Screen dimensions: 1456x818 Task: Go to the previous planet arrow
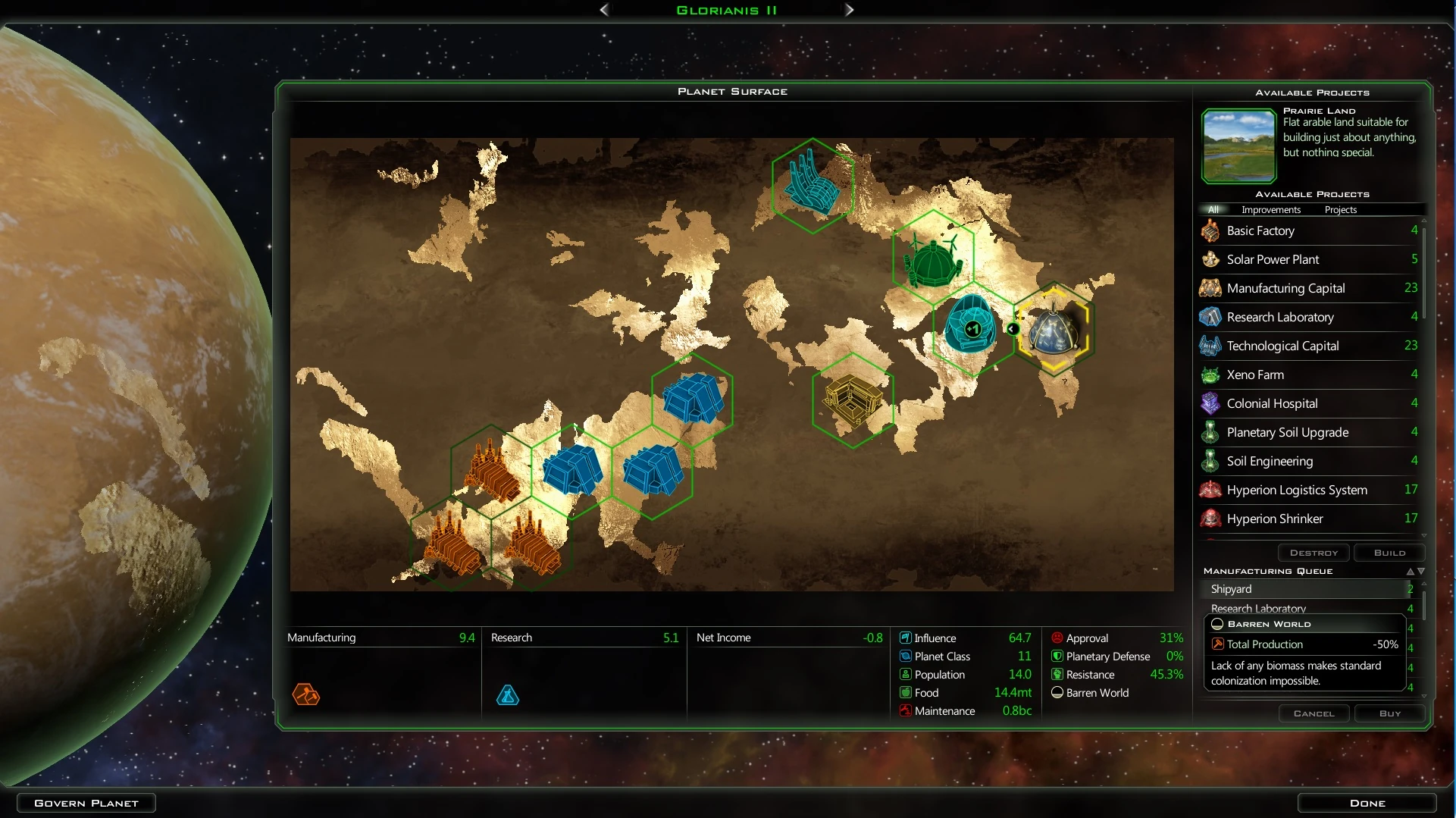click(604, 10)
